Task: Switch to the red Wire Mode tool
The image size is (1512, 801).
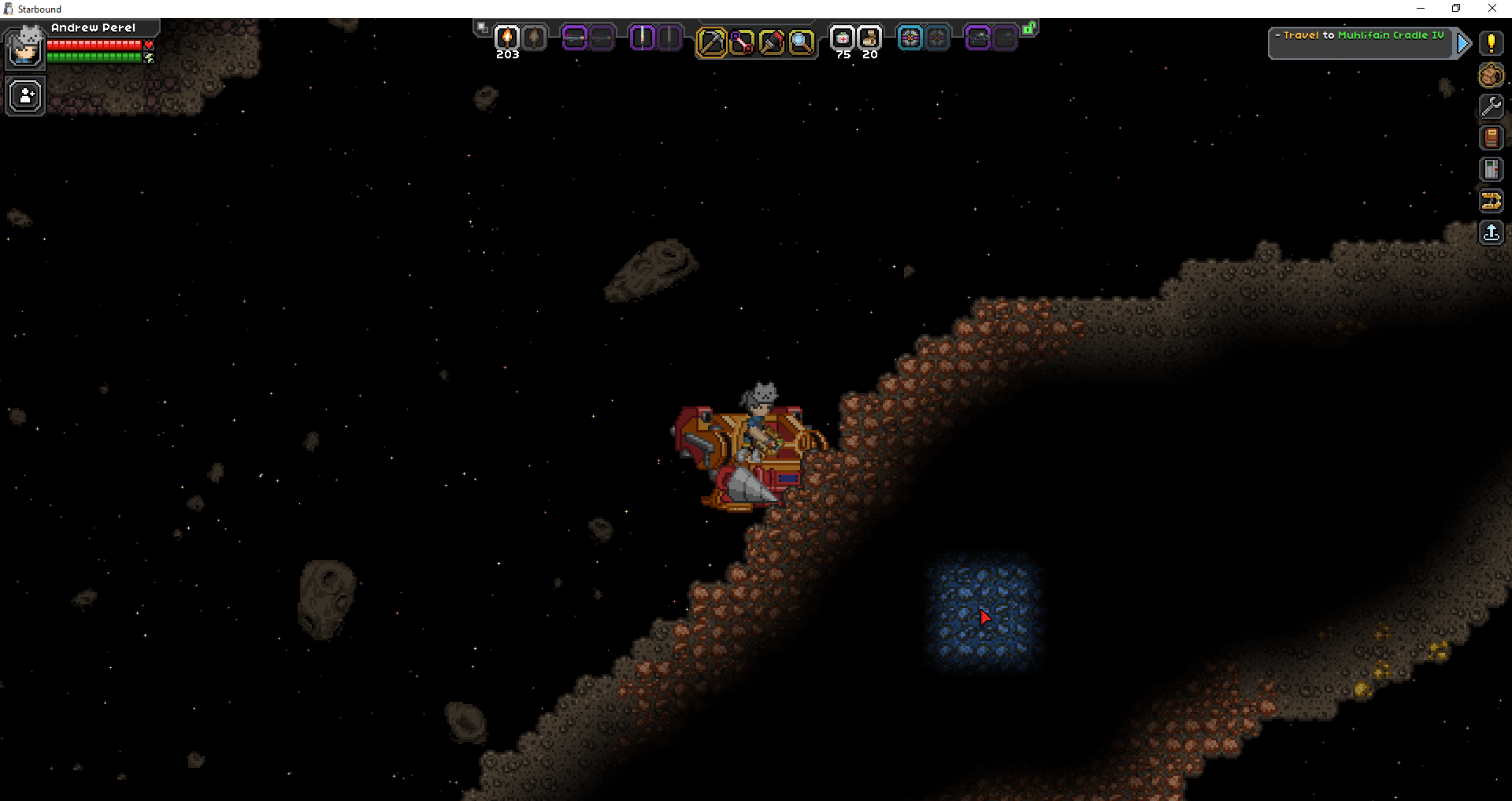Action: click(742, 43)
